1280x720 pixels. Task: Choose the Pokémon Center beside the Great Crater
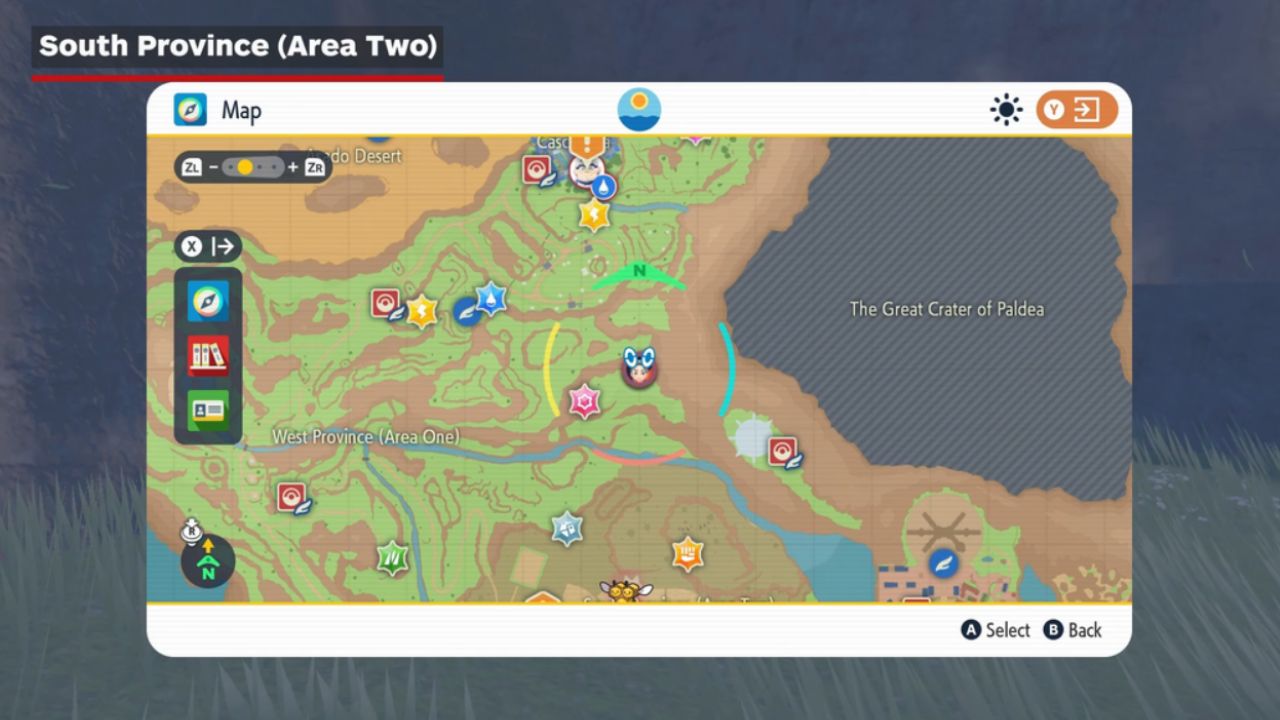(x=783, y=452)
